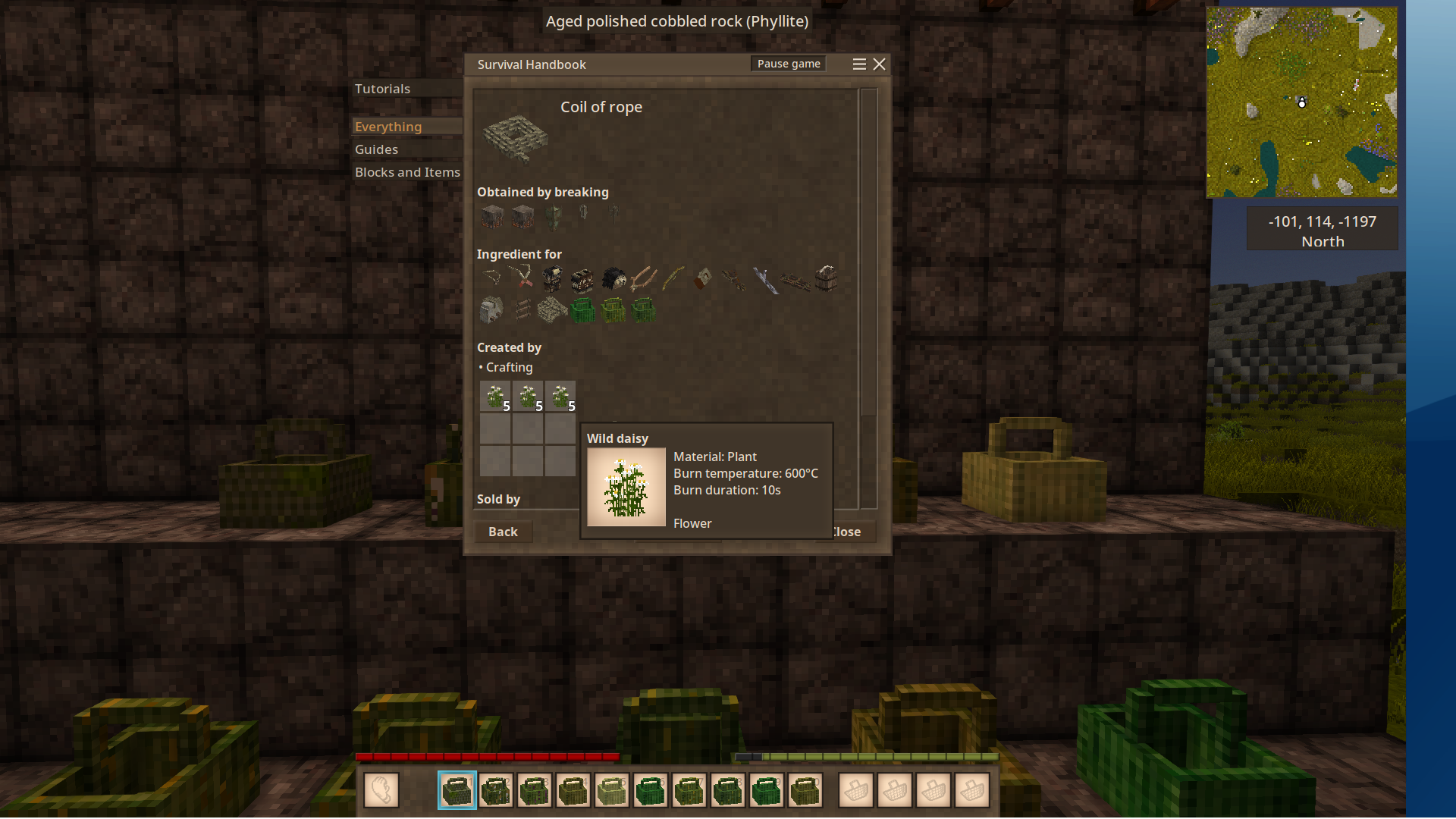Go back with the Back button
Screen dimensions: 1456x819
(503, 532)
